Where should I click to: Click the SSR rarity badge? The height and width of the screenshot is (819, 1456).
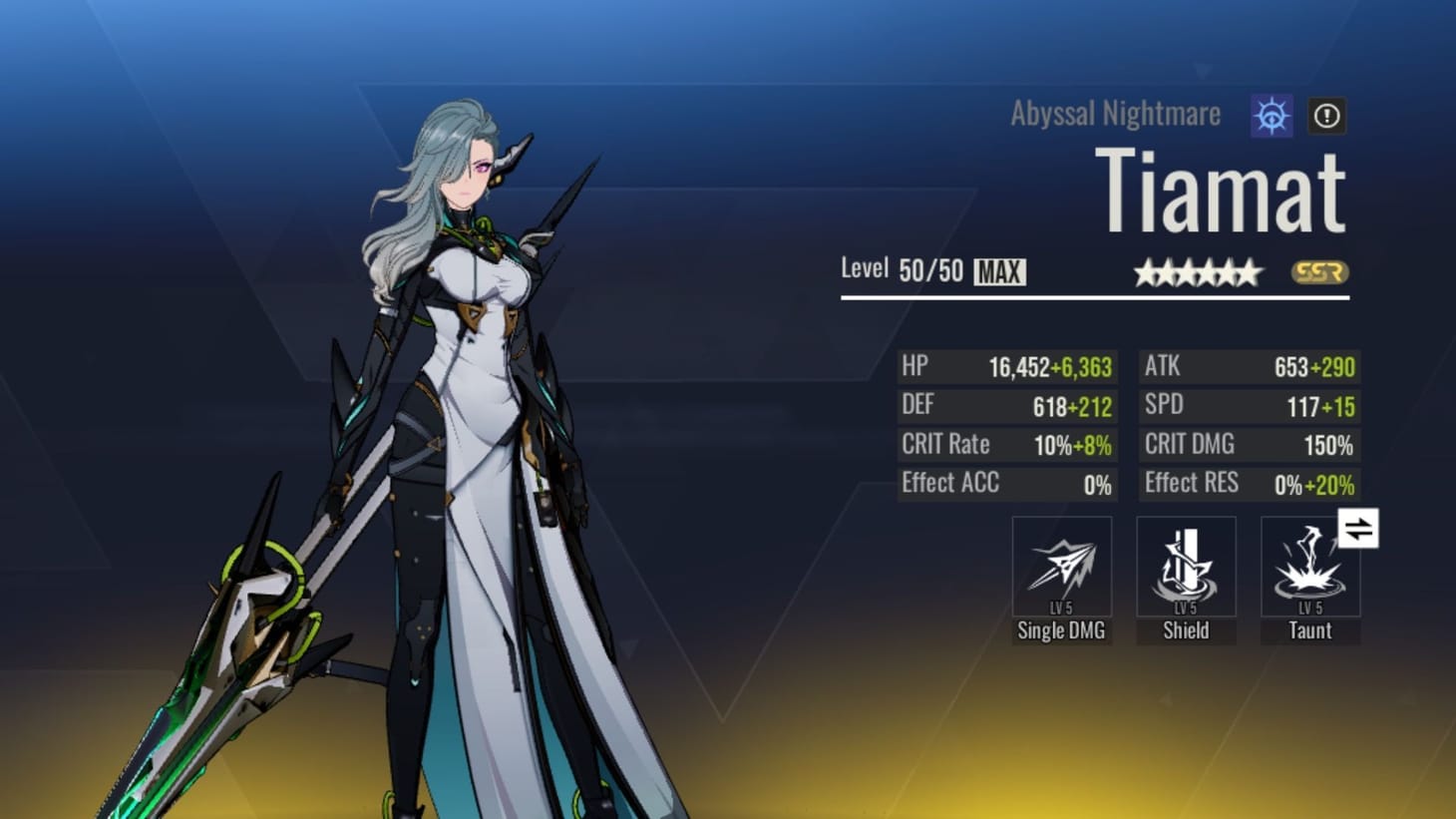[x=1322, y=271]
